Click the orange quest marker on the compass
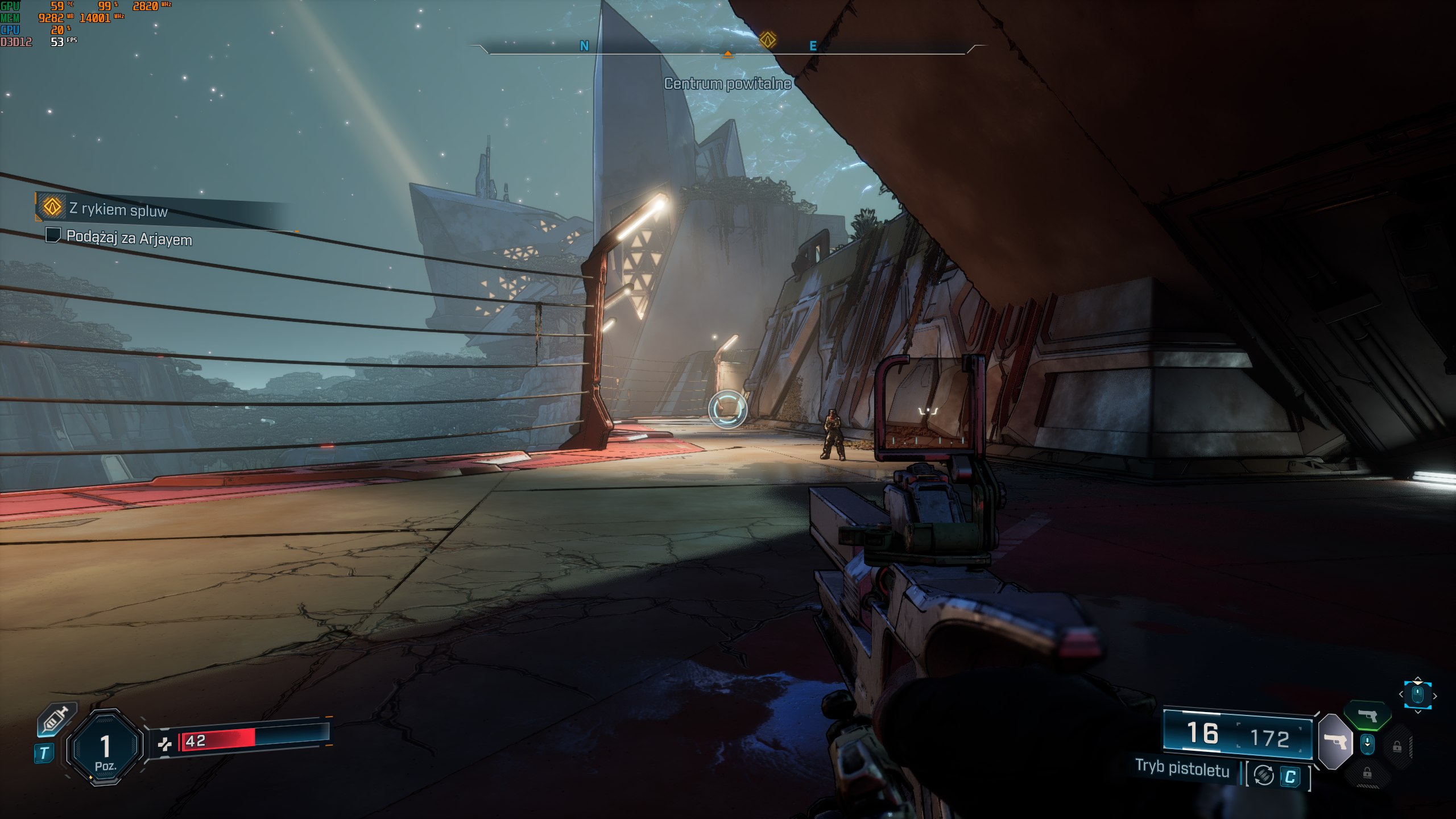This screenshot has width=1456, height=819. click(x=767, y=40)
